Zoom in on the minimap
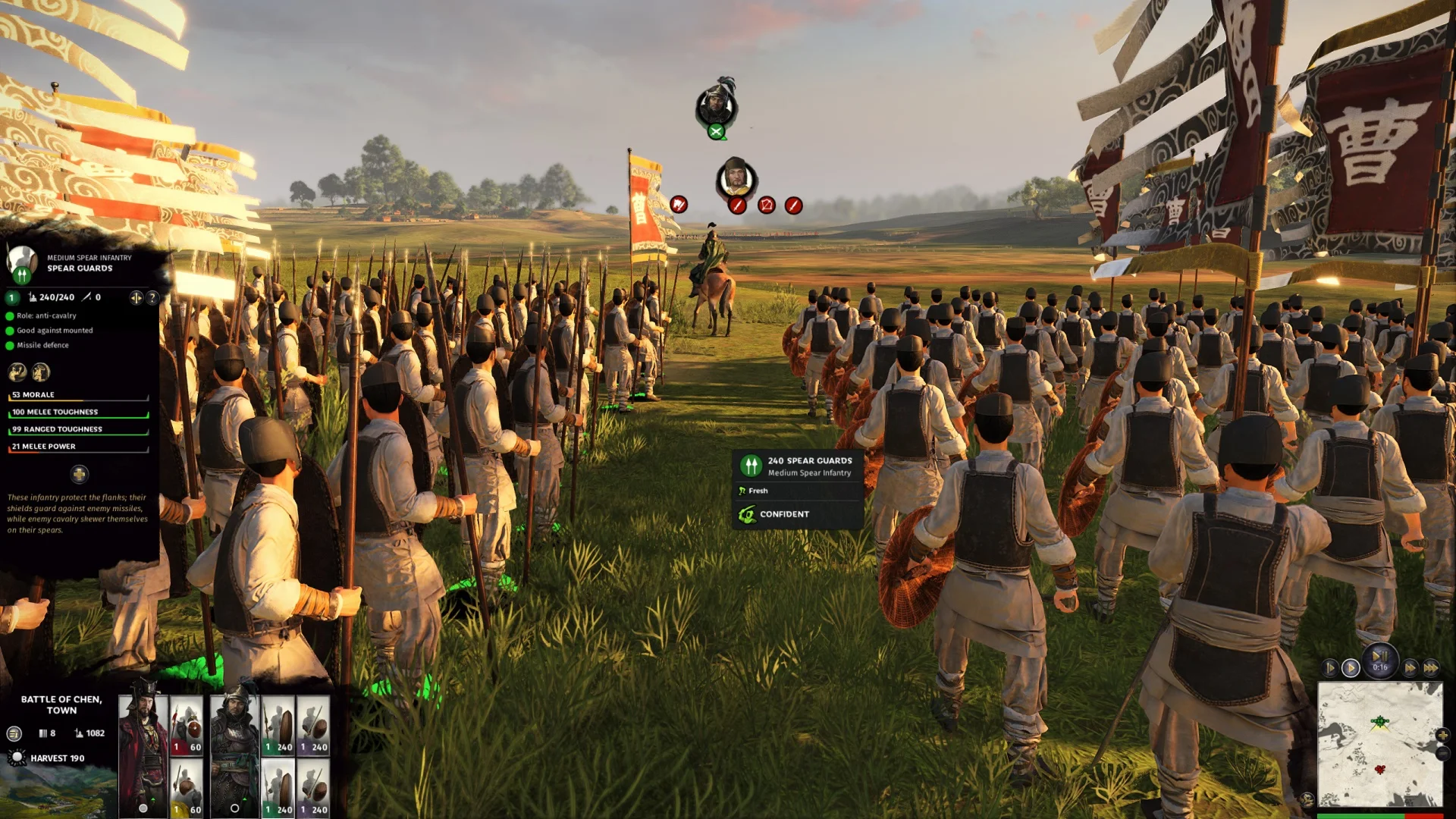 pyautogui.click(x=1442, y=735)
